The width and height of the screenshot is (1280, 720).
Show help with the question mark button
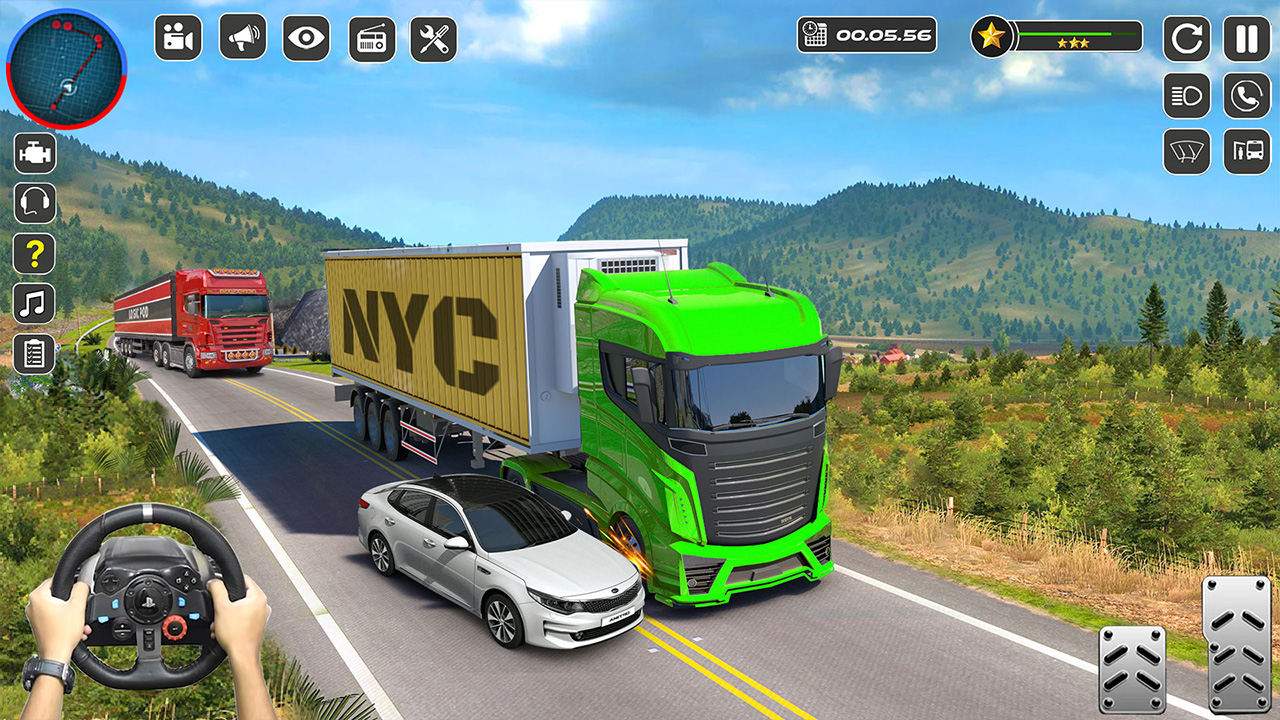click(35, 253)
